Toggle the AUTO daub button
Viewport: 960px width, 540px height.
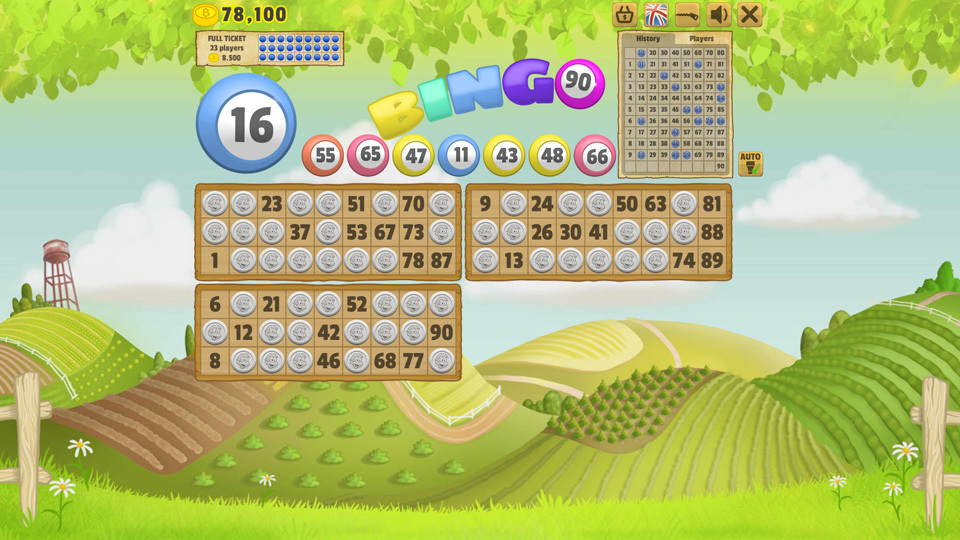pos(750,163)
